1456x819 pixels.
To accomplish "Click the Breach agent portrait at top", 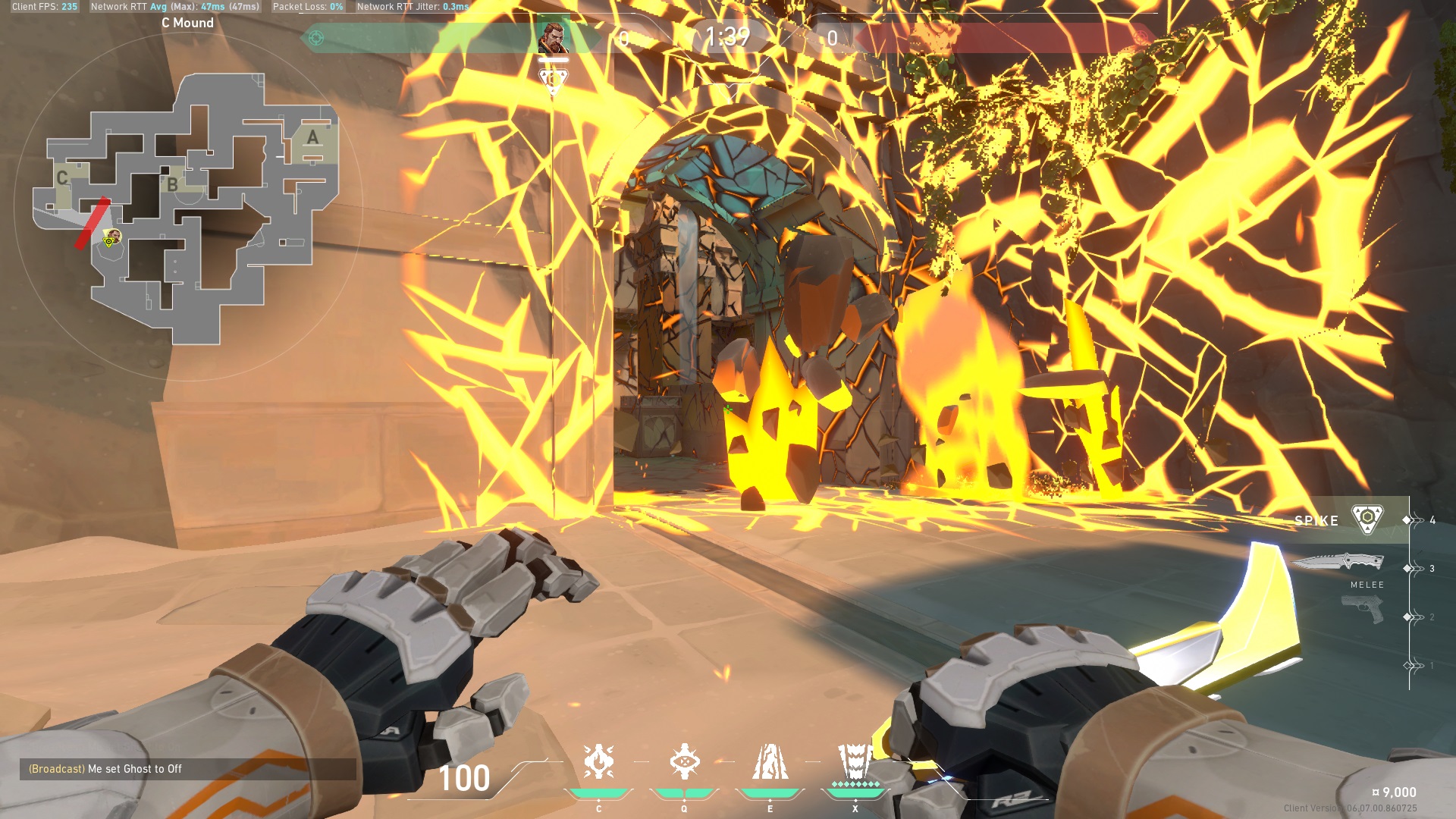I will [x=553, y=37].
